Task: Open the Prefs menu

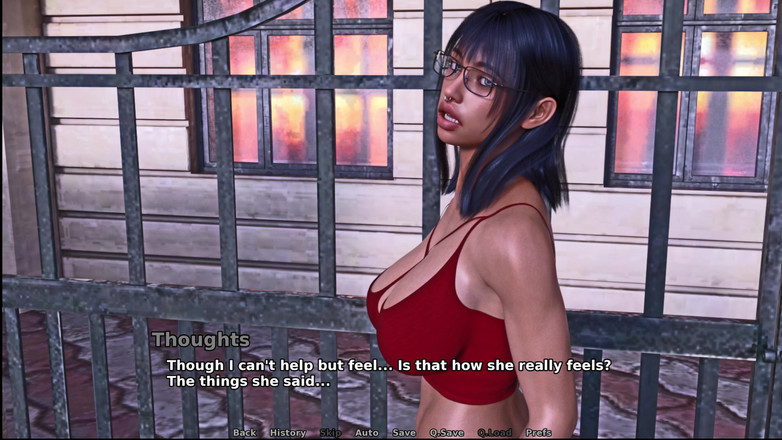Action: point(539,433)
